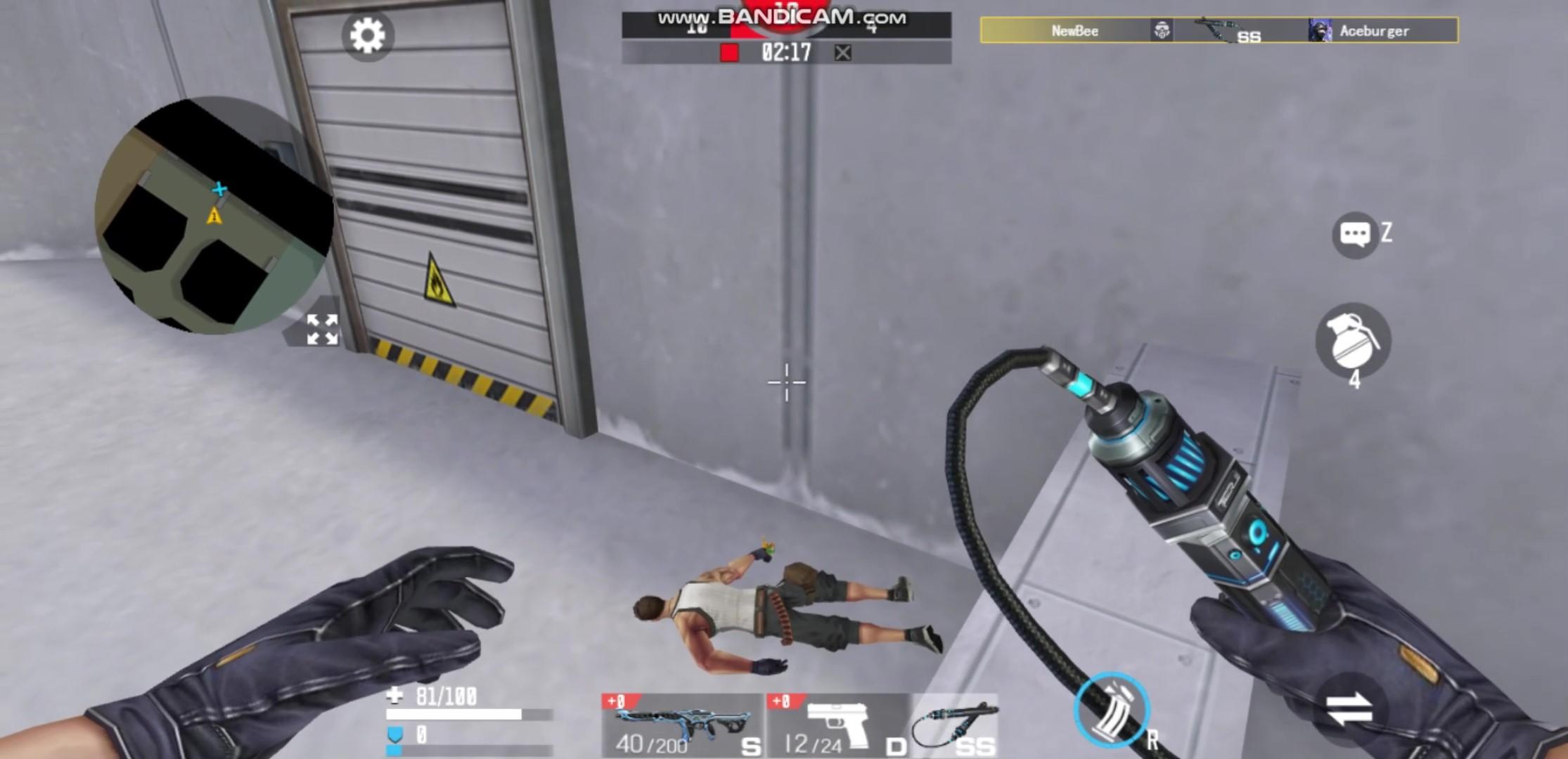Dismiss the timer with the X button
Image resolution: width=1568 pixels, height=759 pixels.
[x=842, y=52]
